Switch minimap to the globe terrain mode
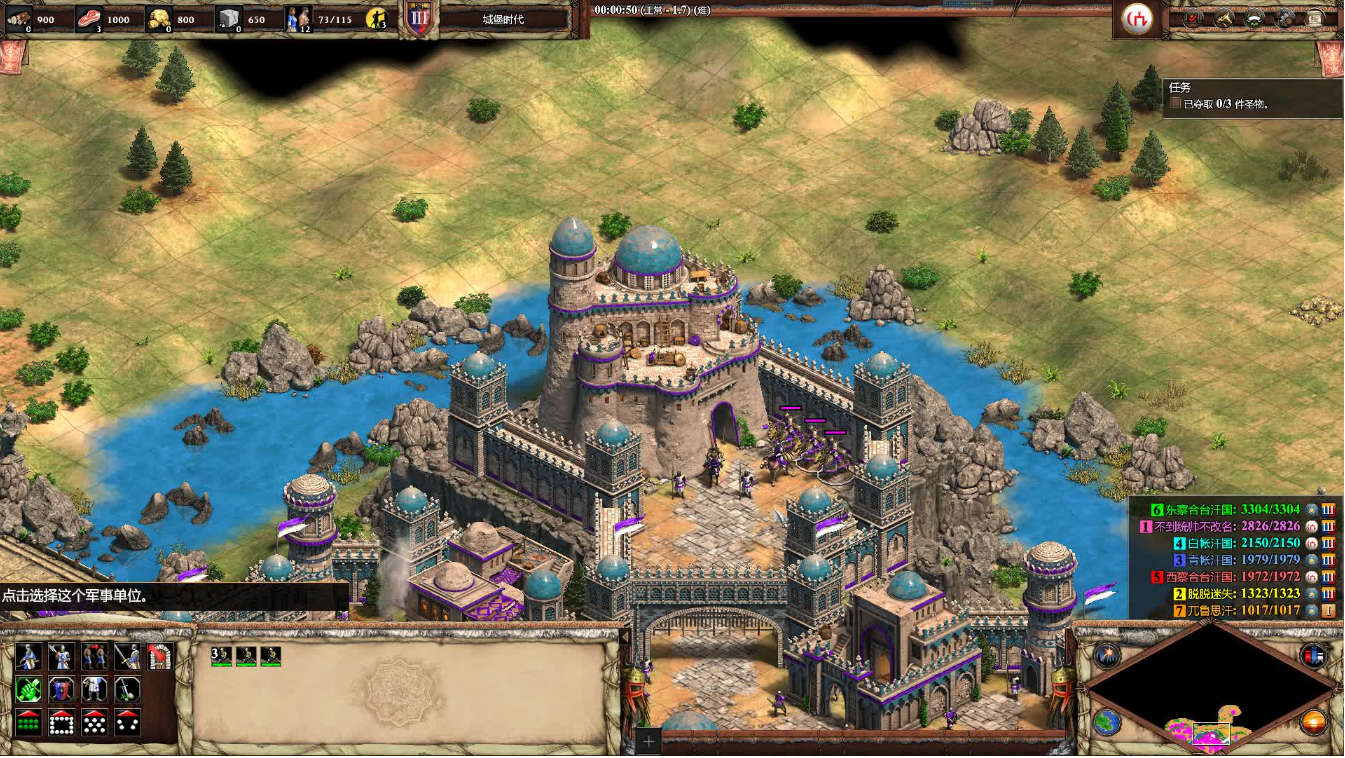The width and height of the screenshot is (1345, 758). [x=1107, y=722]
